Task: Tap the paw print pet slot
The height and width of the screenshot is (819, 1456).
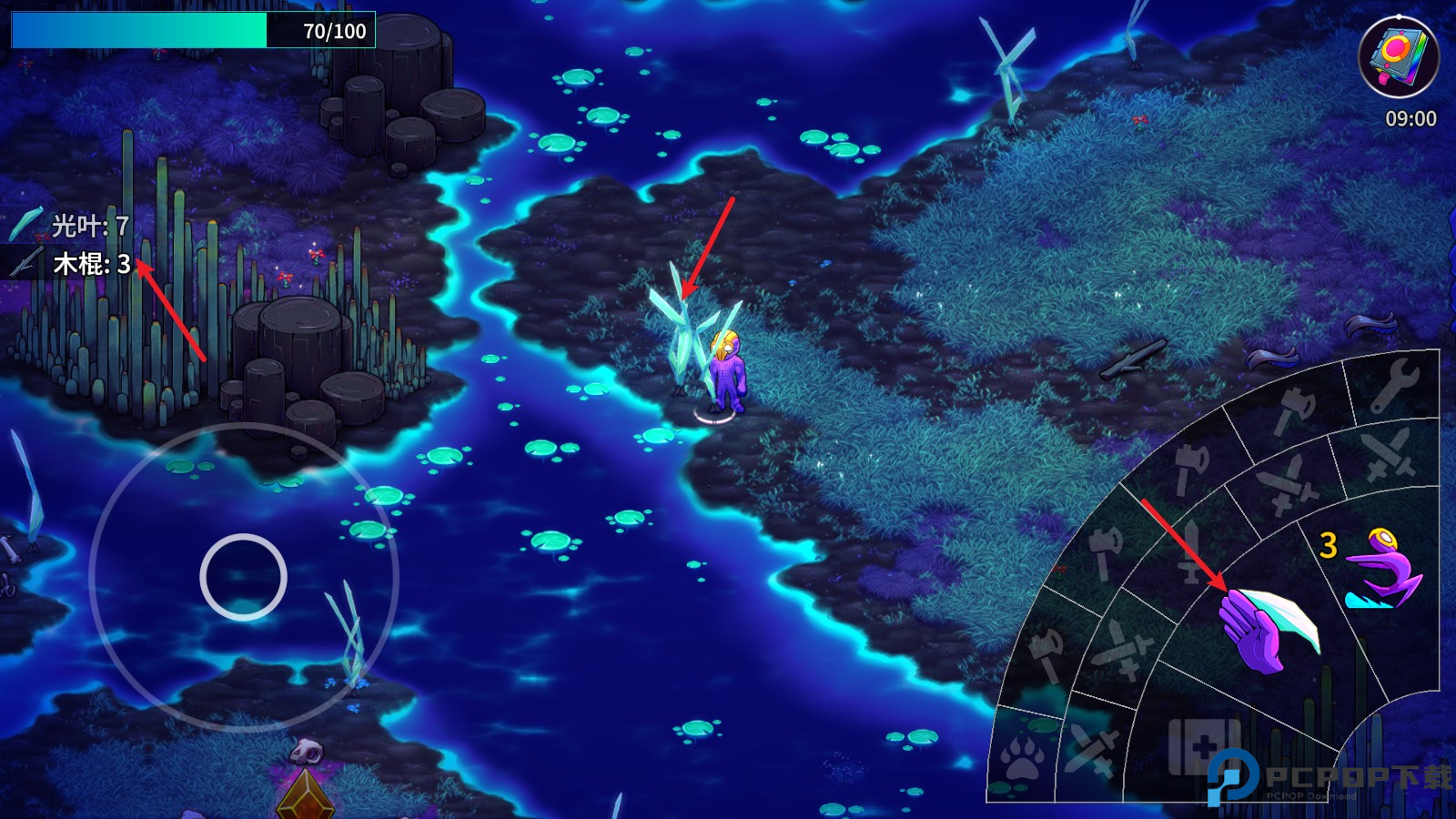Action: (1023, 757)
